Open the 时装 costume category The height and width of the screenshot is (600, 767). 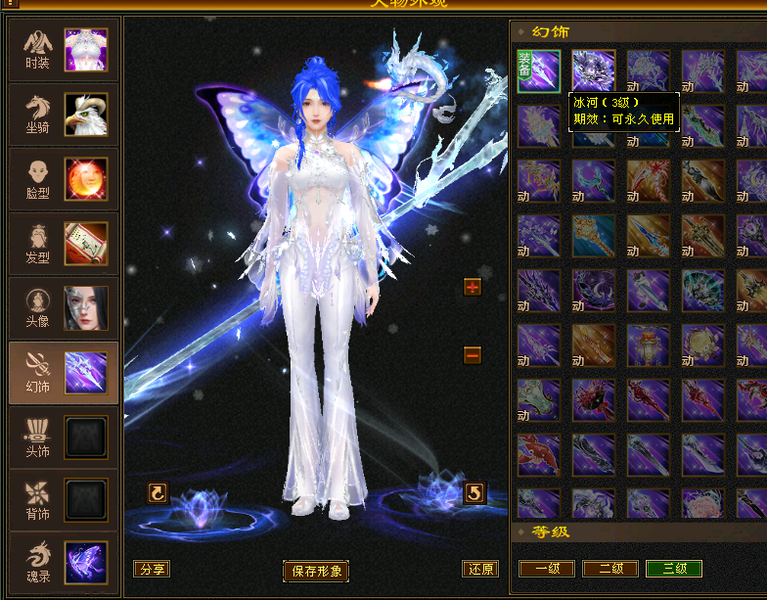(63, 49)
